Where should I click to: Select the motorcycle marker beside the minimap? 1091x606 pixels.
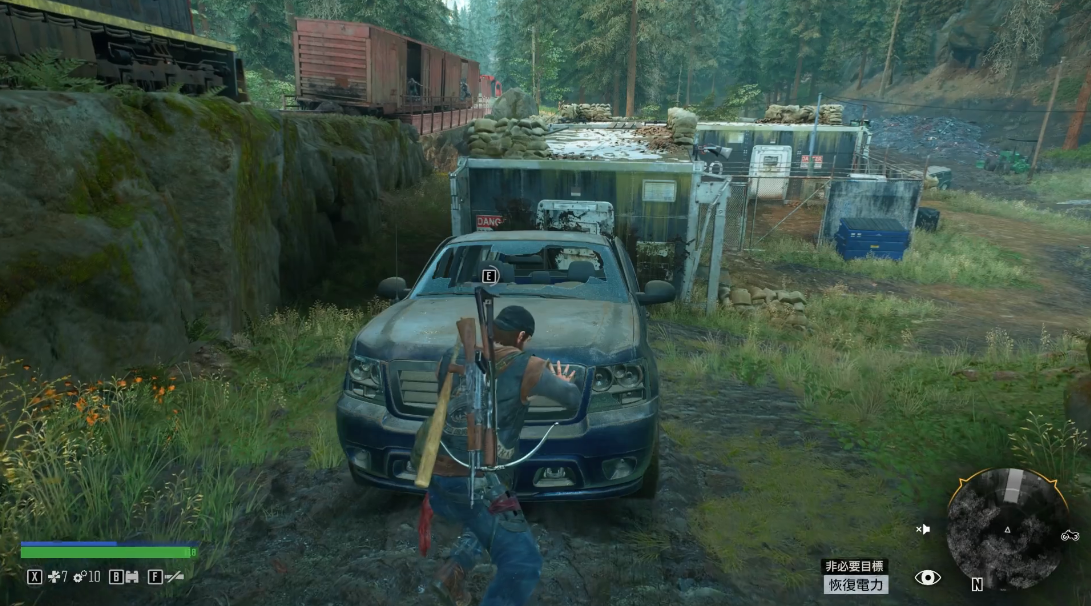point(1070,536)
